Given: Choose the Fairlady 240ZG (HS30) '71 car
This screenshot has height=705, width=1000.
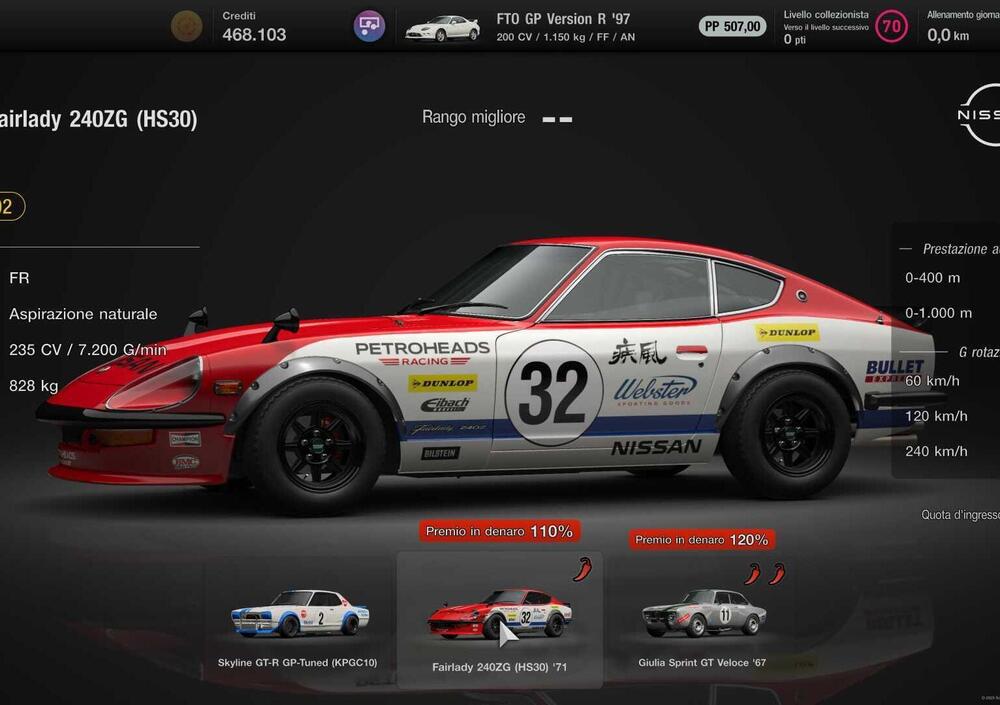Looking at the screenshot, I should (499, 615).
